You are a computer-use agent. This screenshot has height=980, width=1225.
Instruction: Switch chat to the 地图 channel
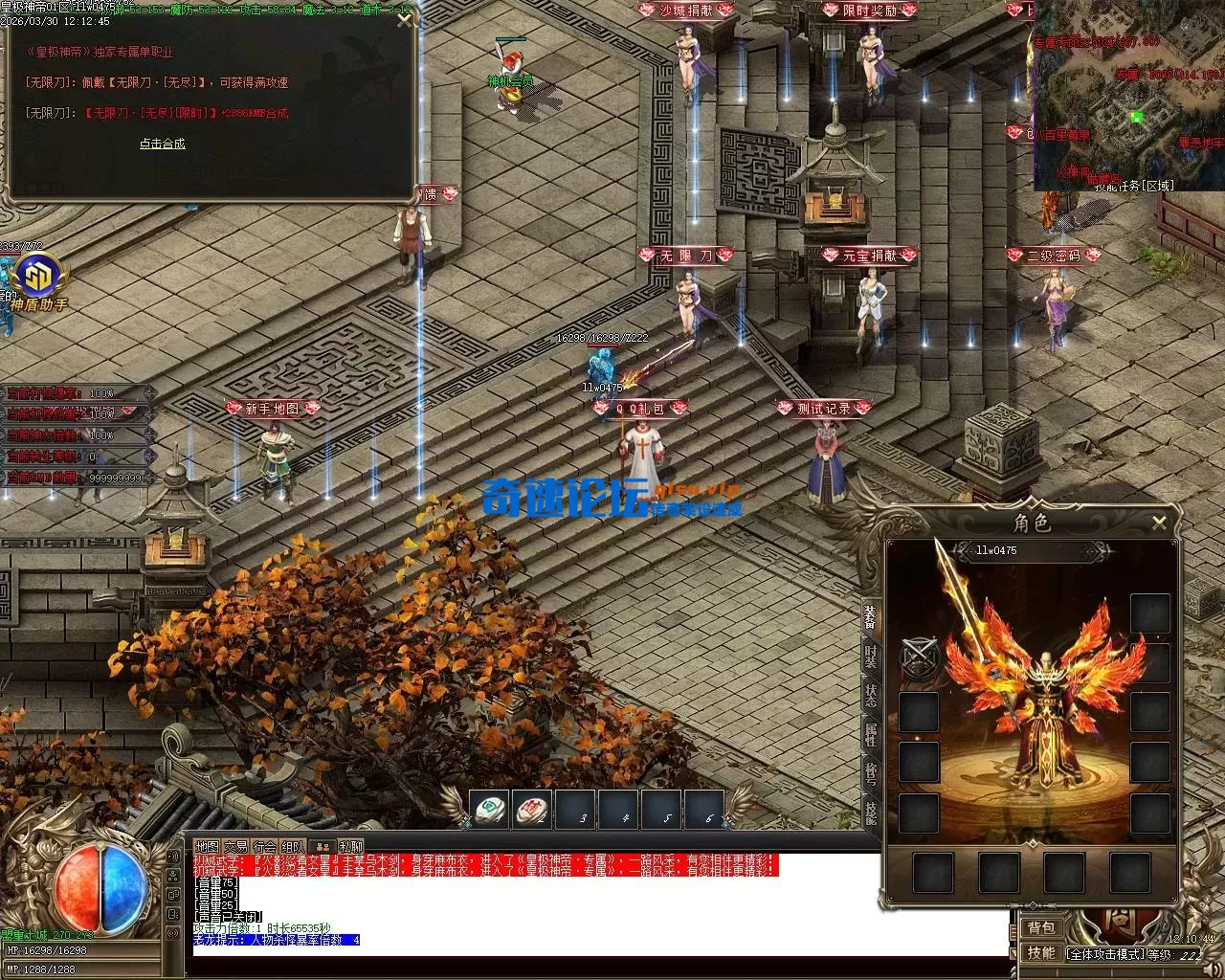click(206, 846)
